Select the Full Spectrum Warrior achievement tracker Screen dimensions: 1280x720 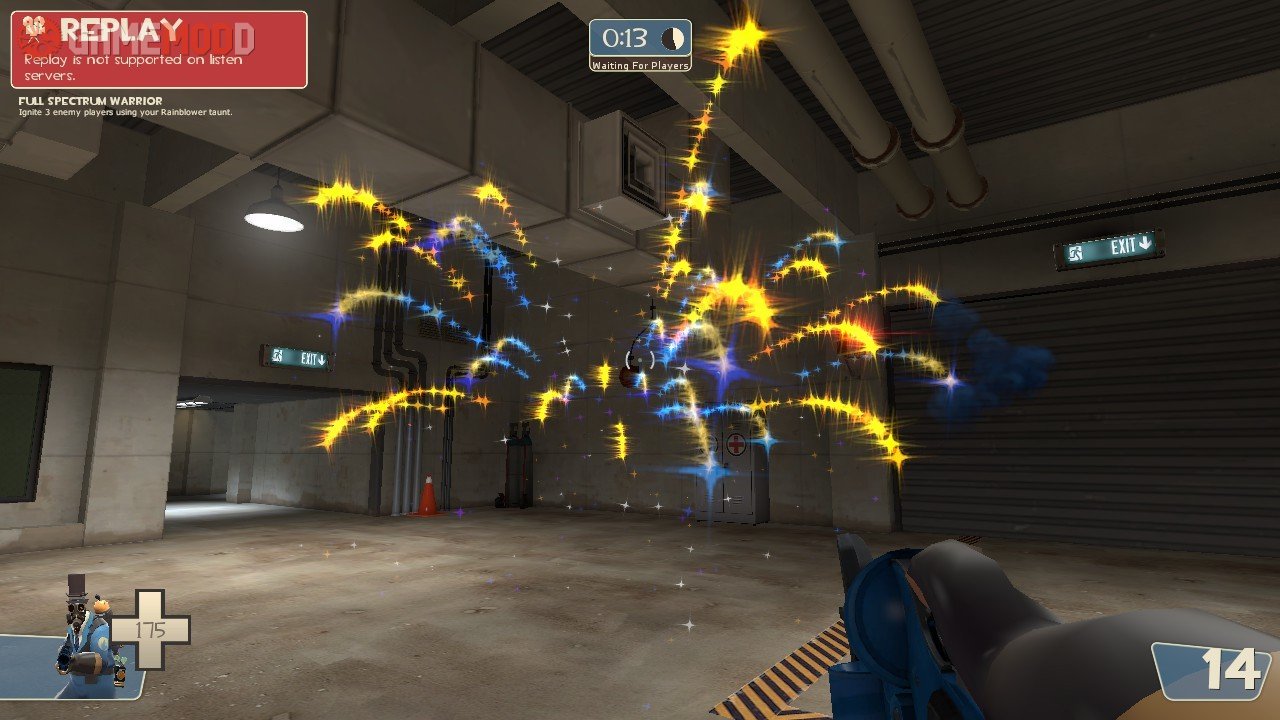pyautogui.click(x=125, y=106)
